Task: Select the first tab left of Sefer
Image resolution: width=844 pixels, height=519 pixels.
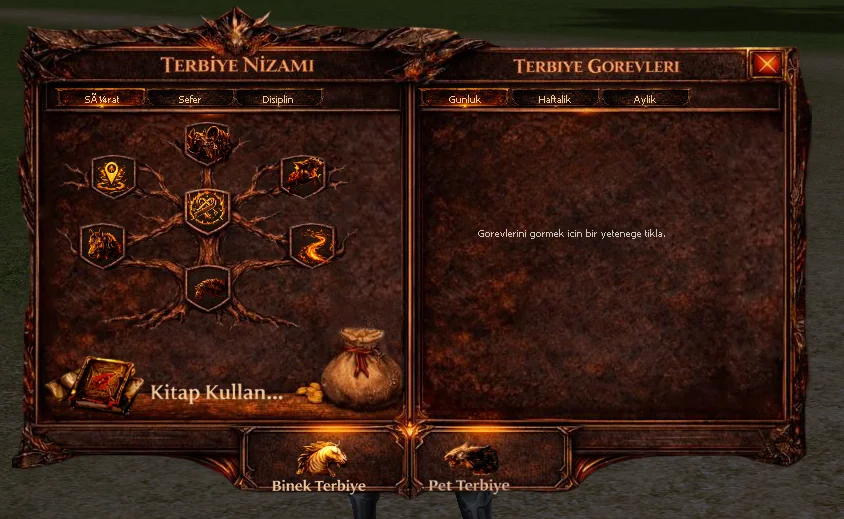Action: point(102,99)
